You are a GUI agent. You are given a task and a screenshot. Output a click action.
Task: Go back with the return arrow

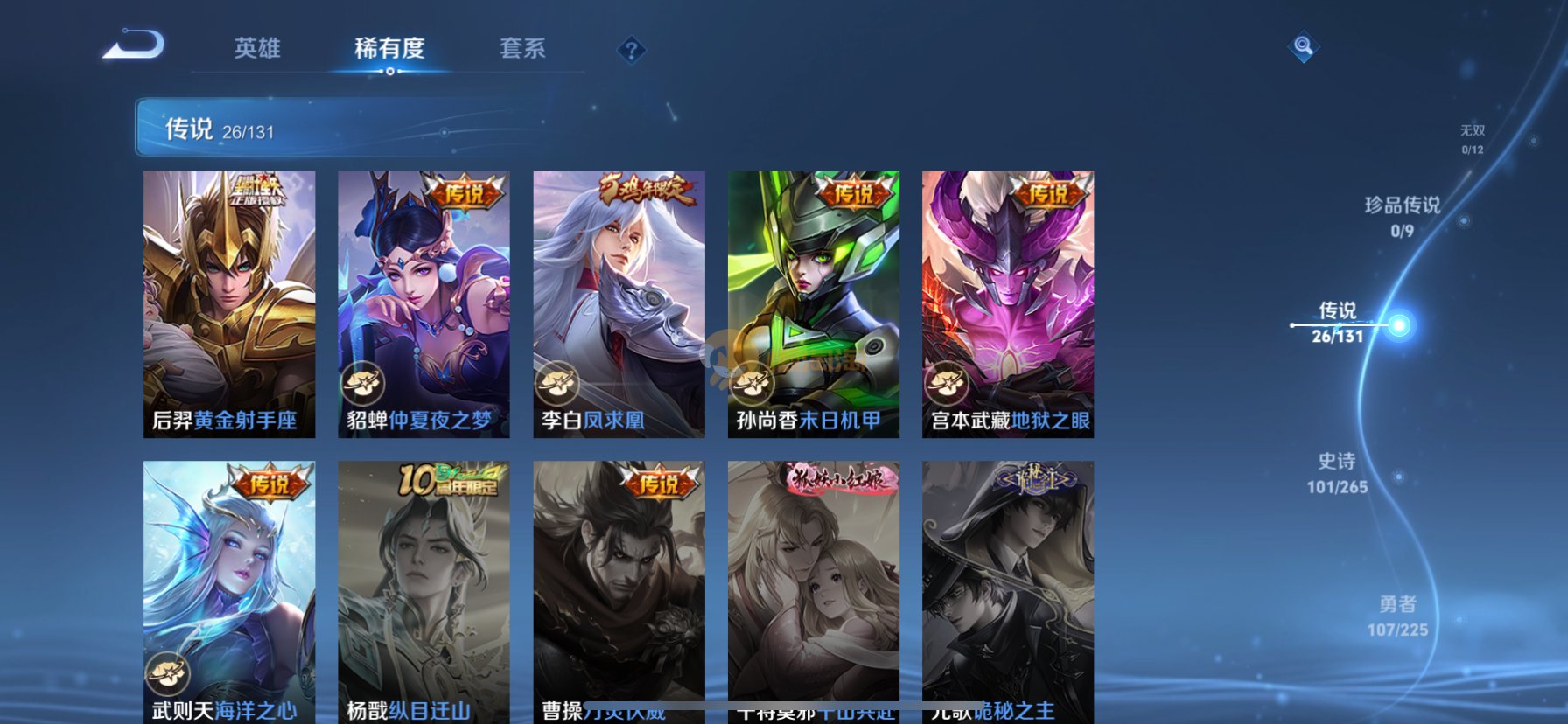[x=134, y=45]
